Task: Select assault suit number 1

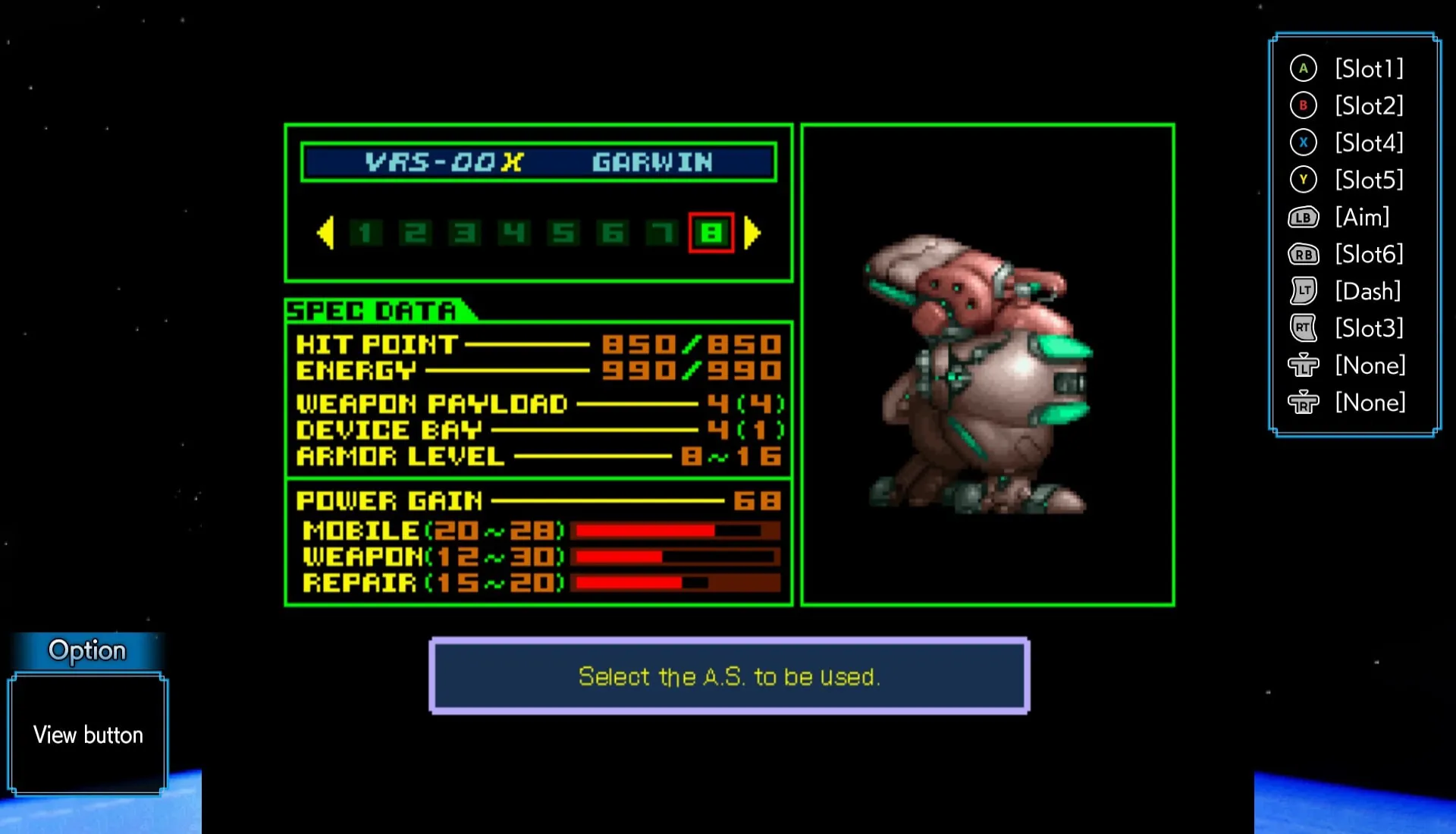Action: (366, 233)
